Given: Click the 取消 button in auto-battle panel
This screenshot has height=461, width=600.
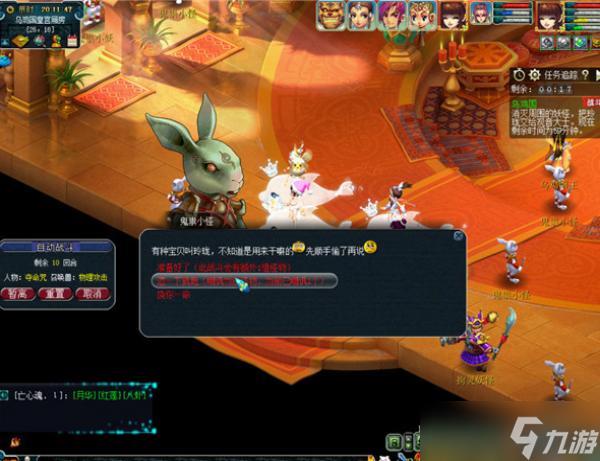Looking at the screenshot, I should point(92,294).
